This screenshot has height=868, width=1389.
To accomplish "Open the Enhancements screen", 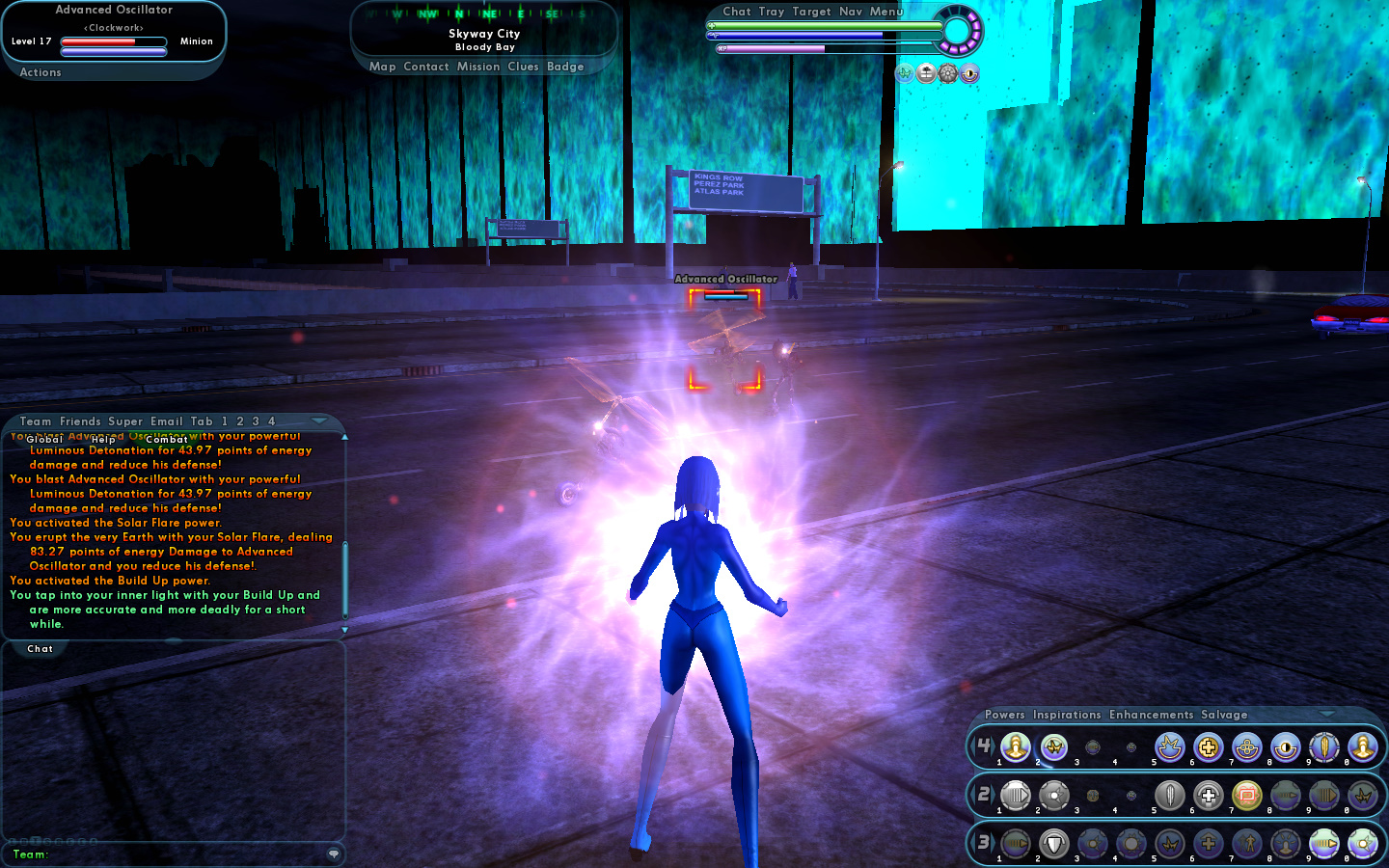I will coord(1151,715).
